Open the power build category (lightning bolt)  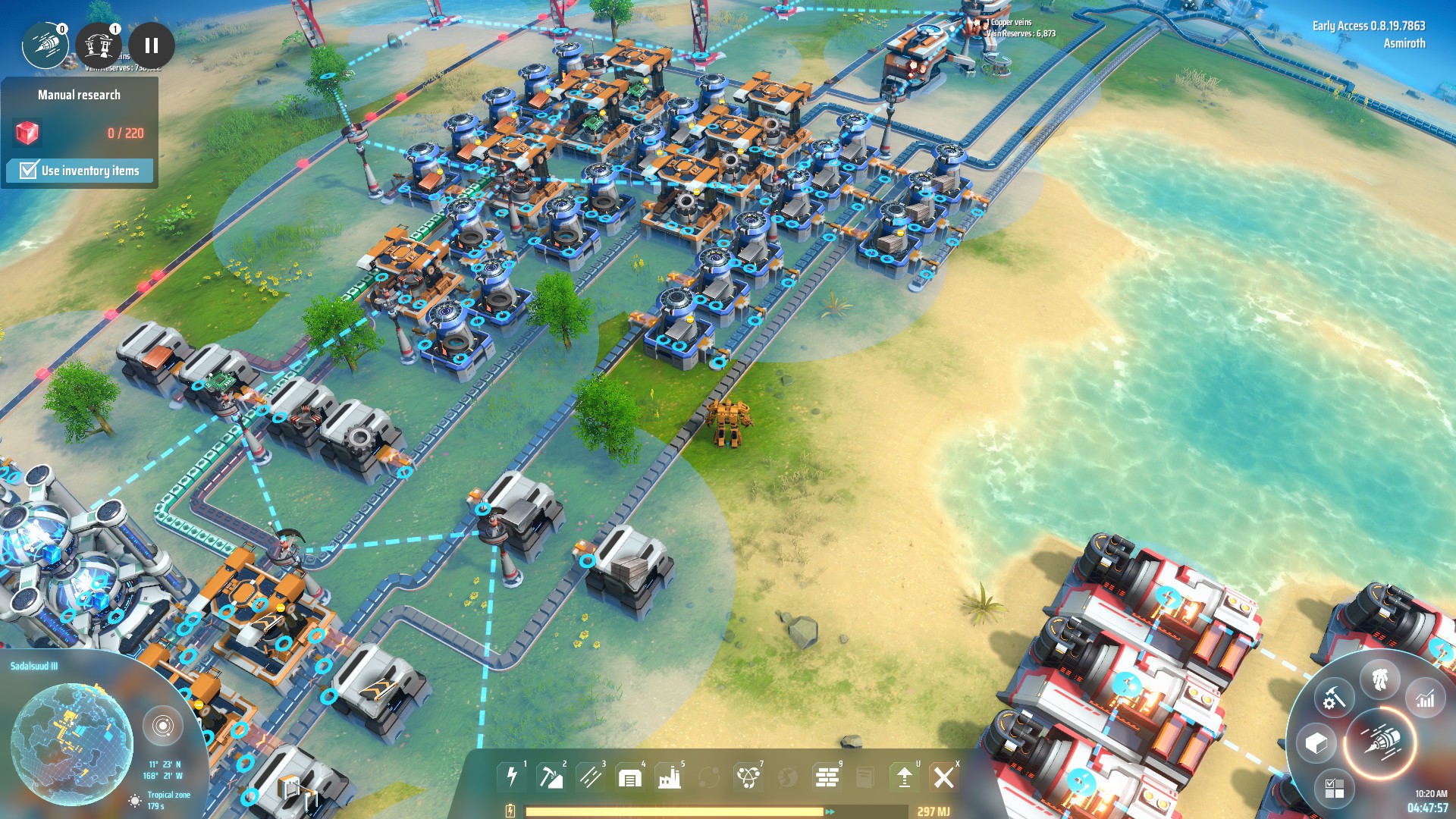pyautogui.click(x=512, y=777)
